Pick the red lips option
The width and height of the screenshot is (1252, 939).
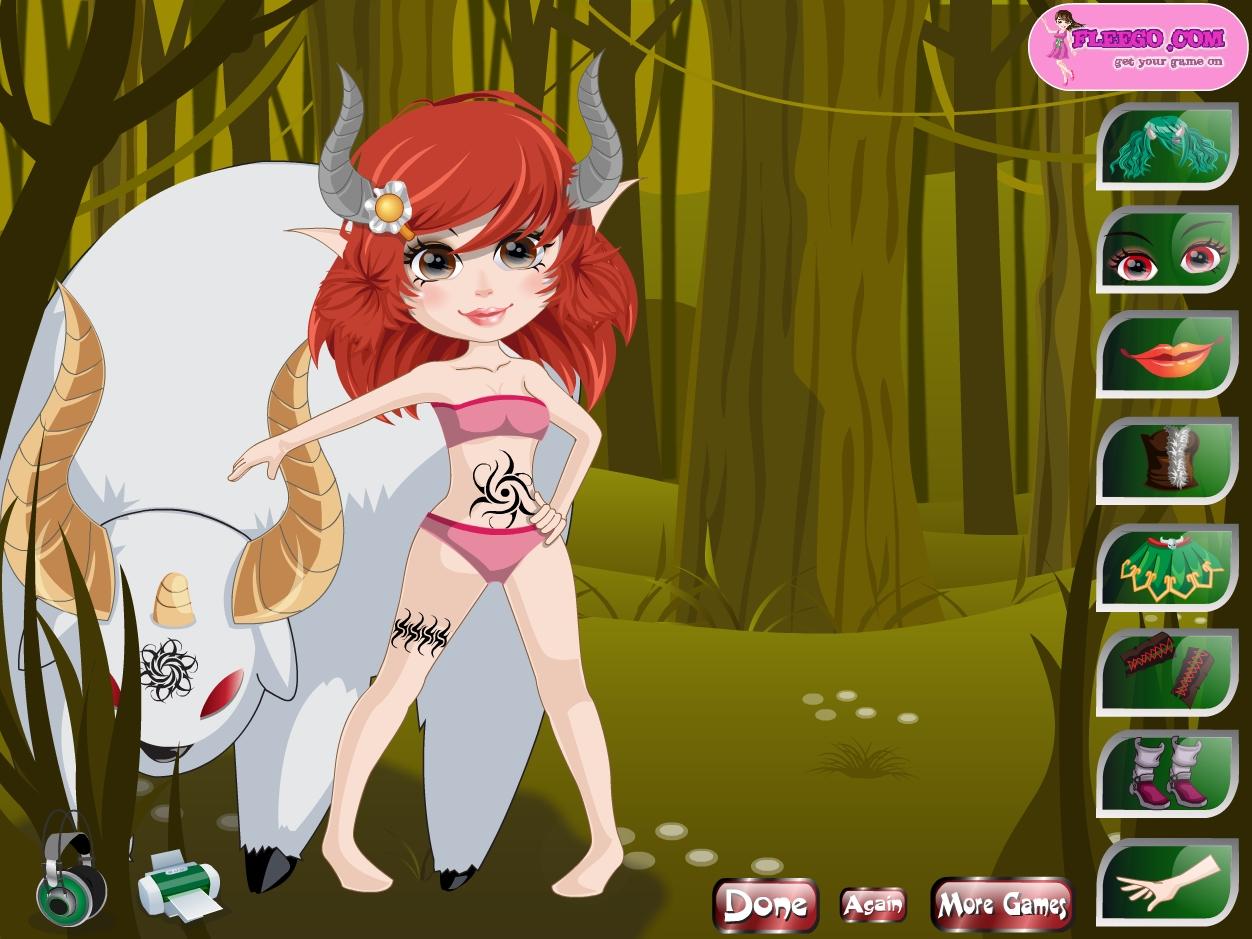[1167, 357]
